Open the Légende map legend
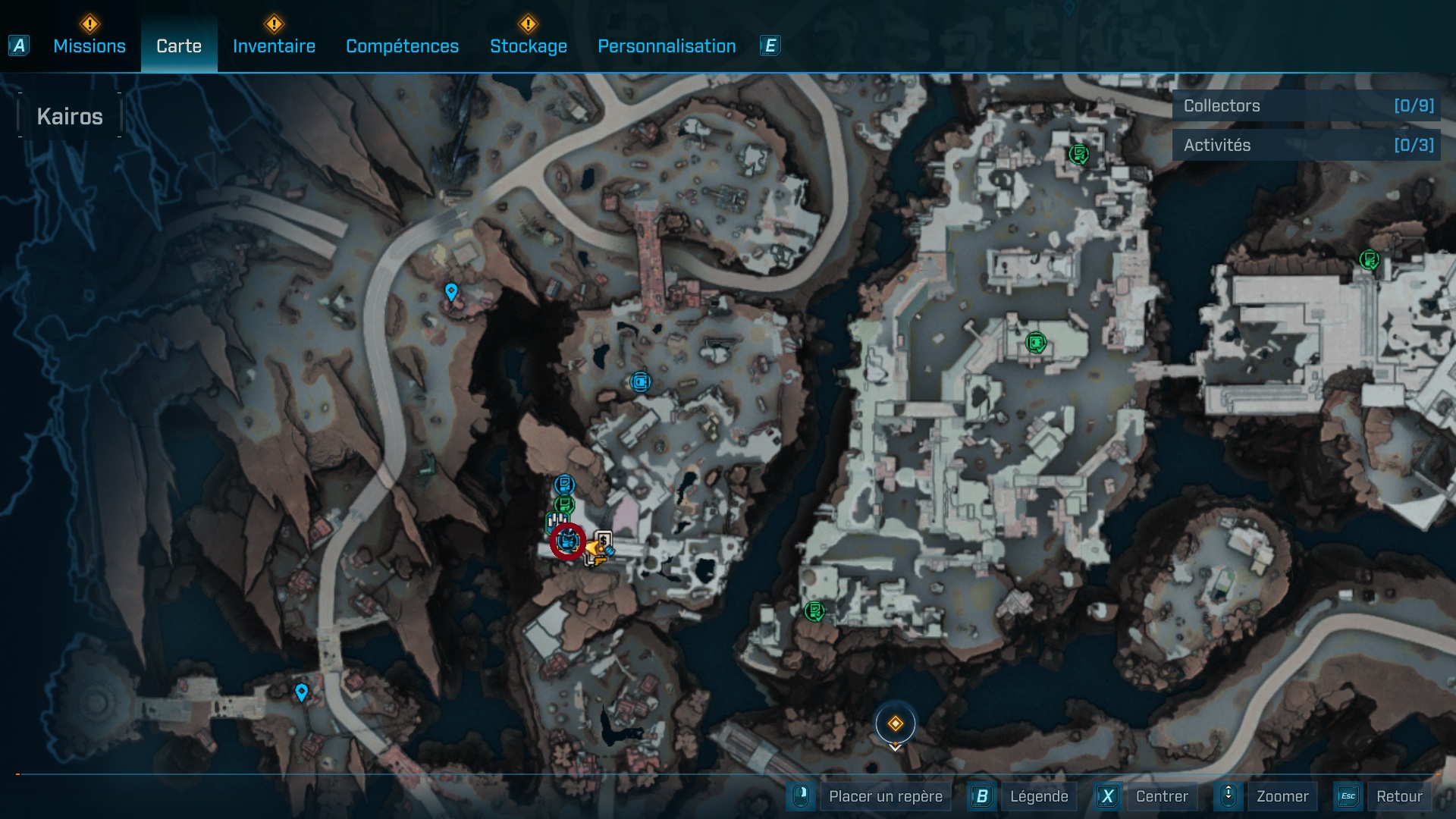Viewport: 1456px width, 819px height. coord(1039,796)
